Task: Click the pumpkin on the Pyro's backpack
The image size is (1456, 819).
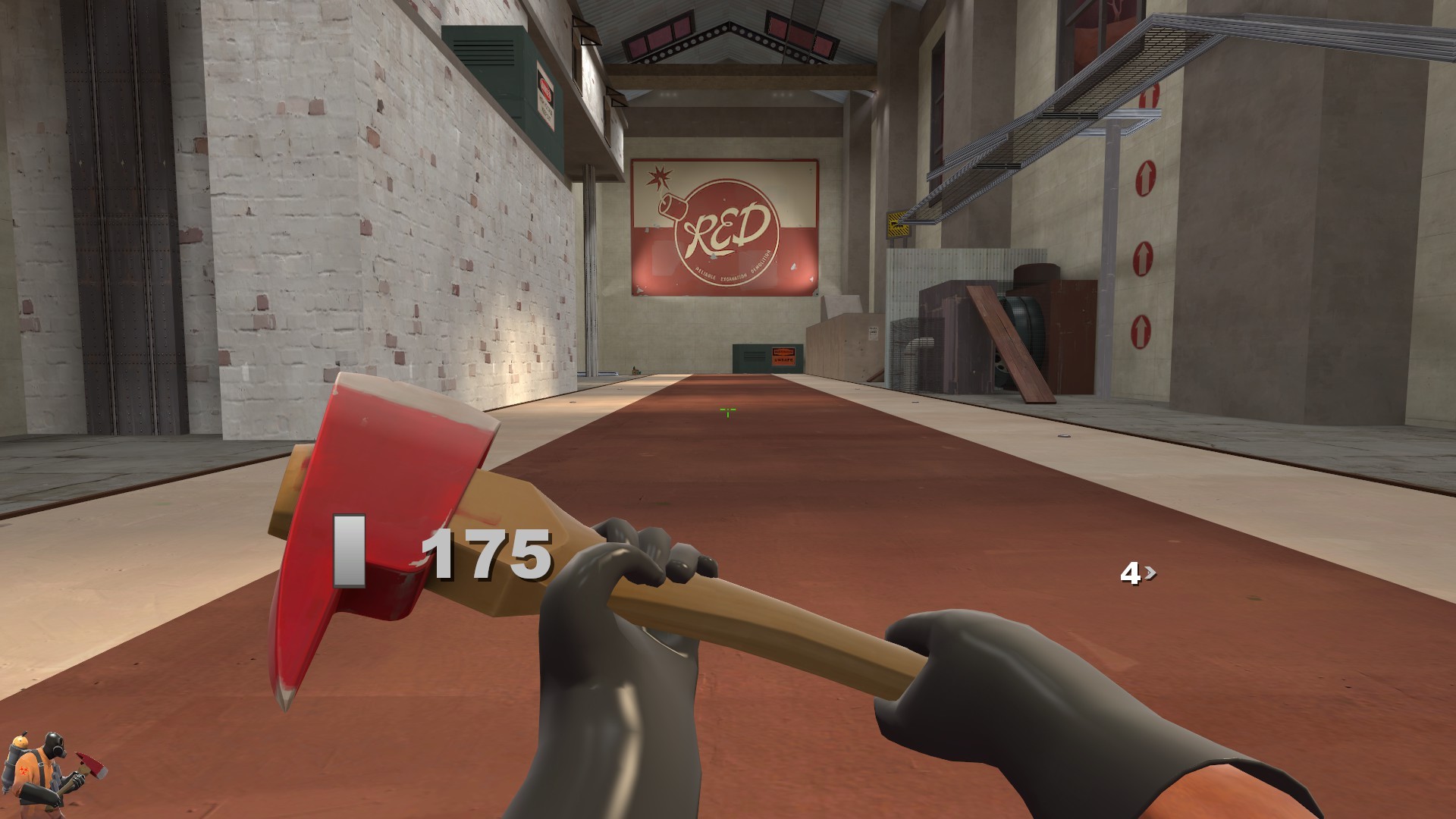Action: tap(20, 742)
